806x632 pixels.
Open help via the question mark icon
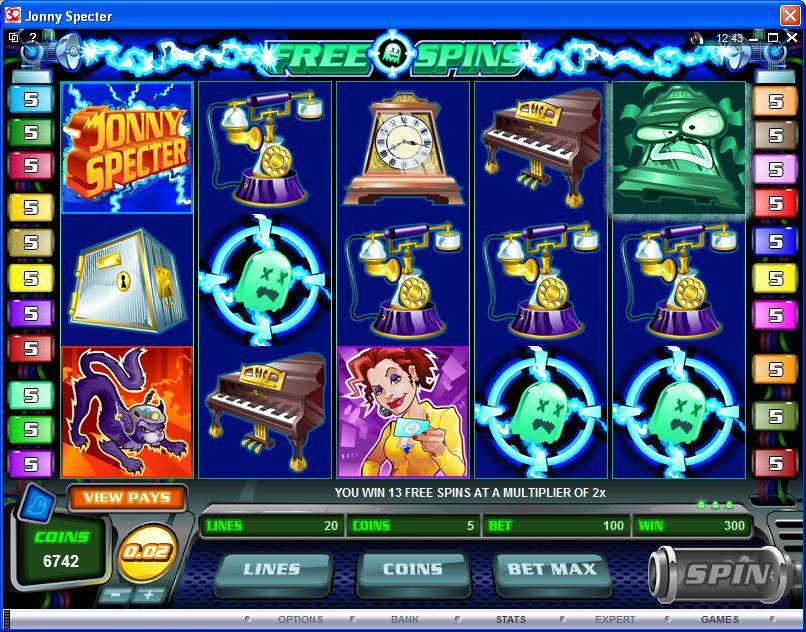32,38
